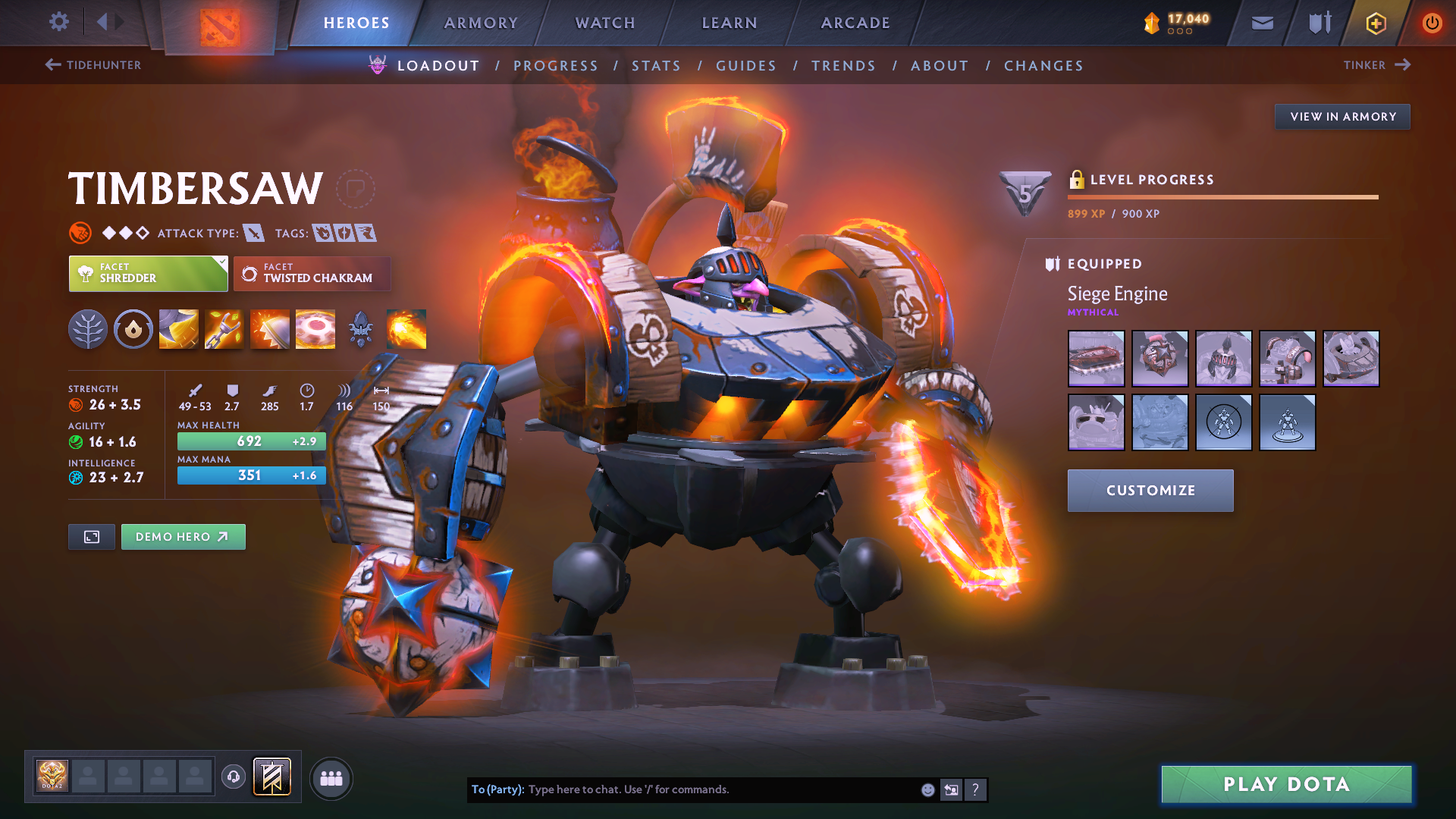1456x819 pixels.
Task: Click the voice chat headset icon
Action: click(x=234, y=777)
